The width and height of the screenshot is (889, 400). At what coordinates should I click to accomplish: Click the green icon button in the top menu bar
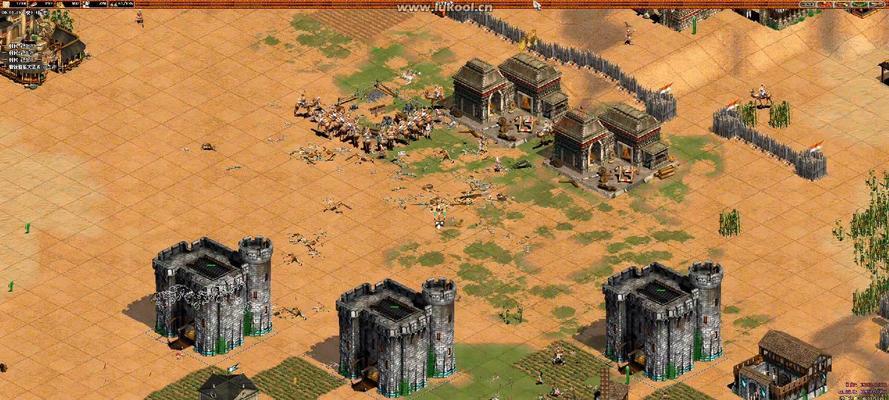coord(858,5)
